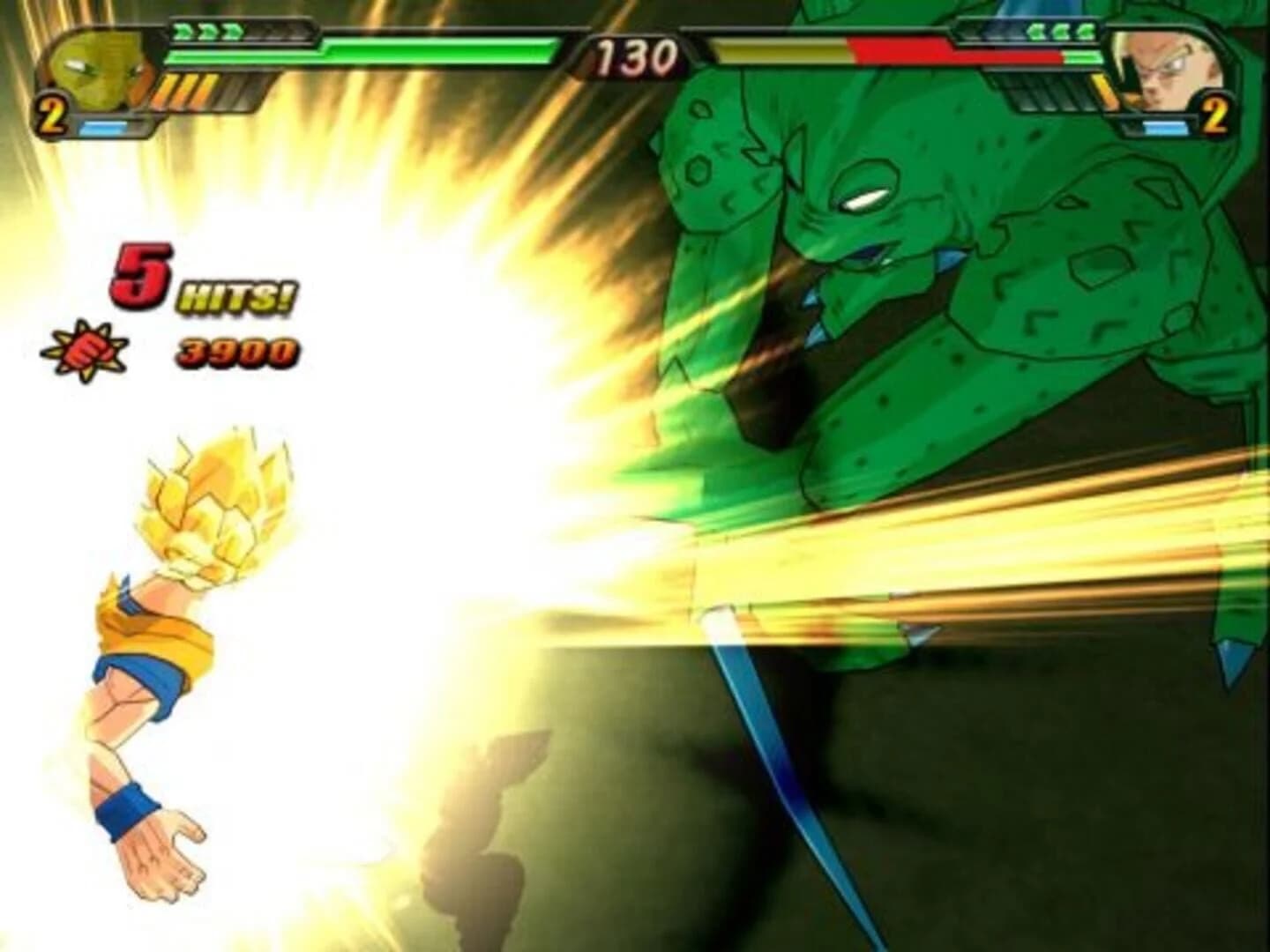
Task: Click the left fighter's character portrait
Action: (97, 66)
